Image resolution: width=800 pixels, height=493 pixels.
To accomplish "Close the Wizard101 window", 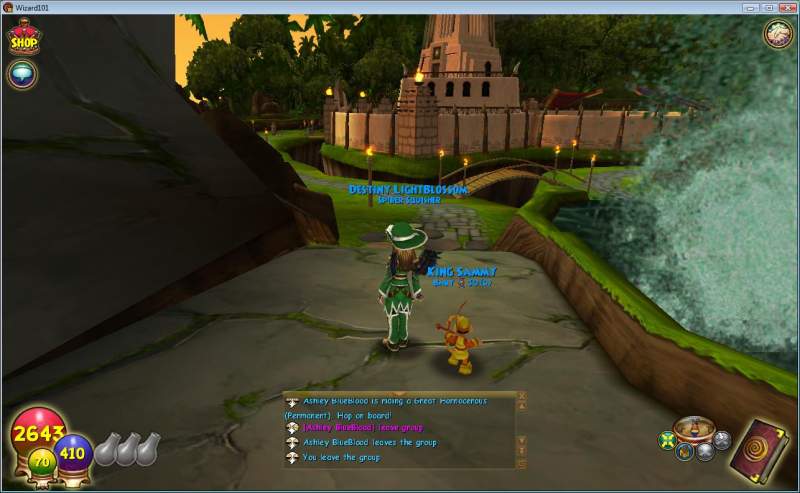I will click(788, 7).
